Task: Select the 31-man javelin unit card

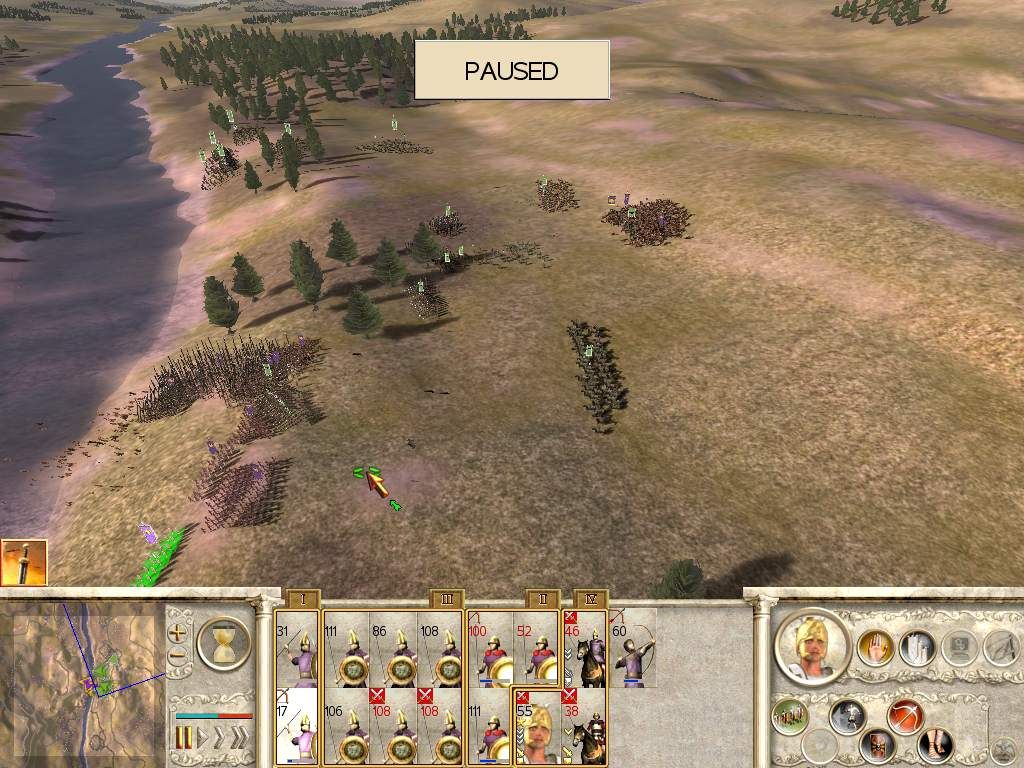Action: 296,648
